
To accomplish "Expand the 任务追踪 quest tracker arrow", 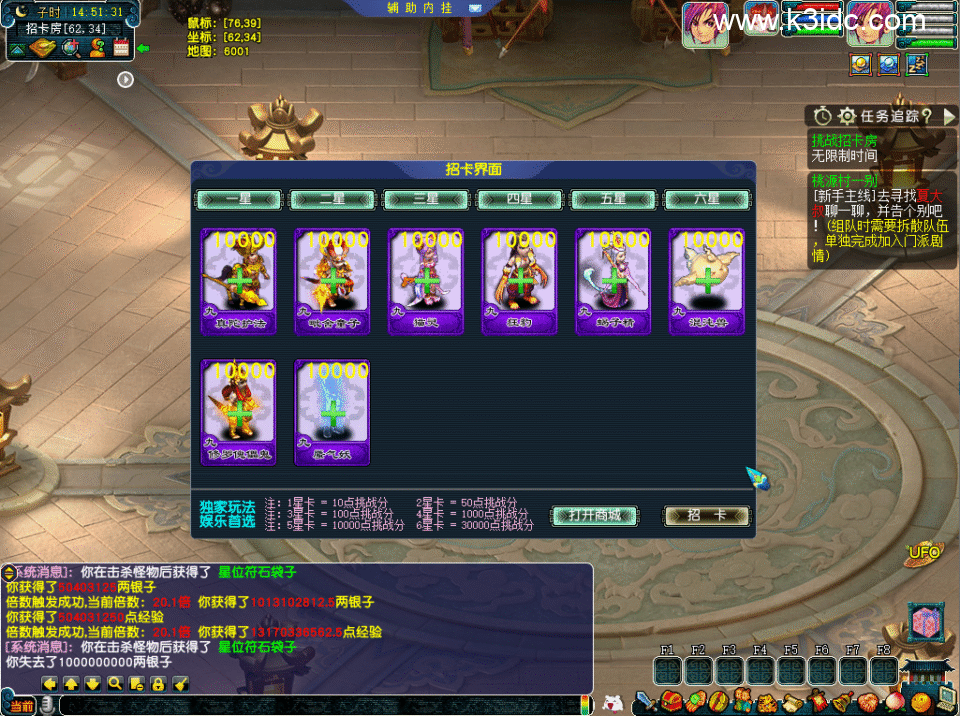I will click(x=949, y=116).
